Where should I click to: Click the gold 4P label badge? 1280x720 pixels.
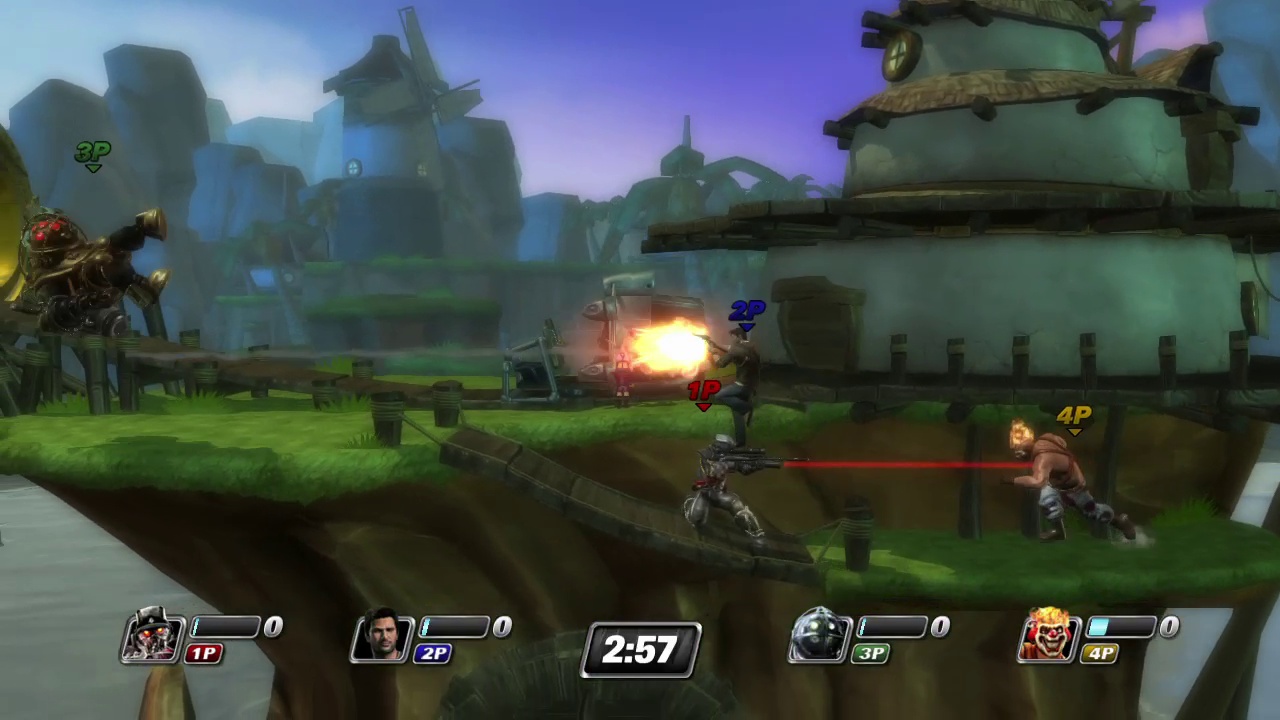1100,653
